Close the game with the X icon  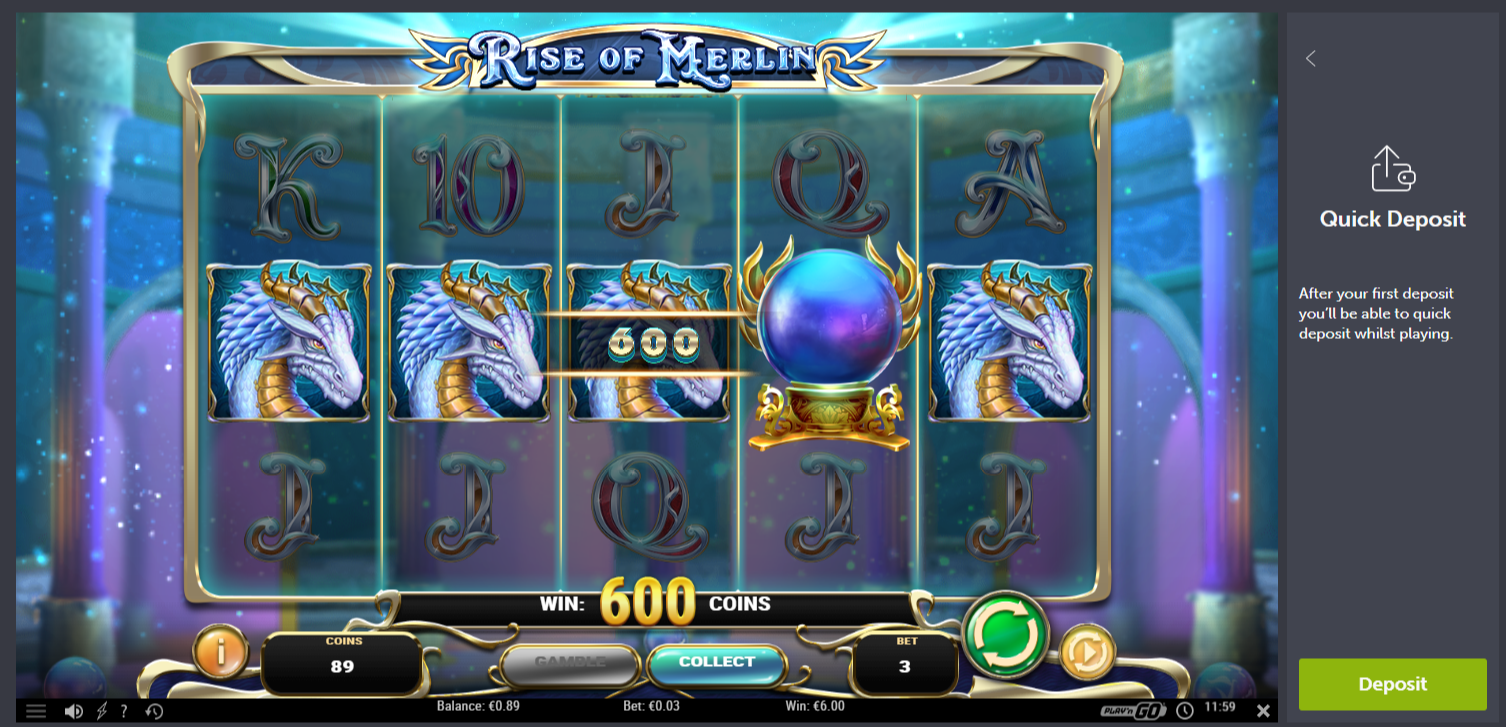coord(1262,710)
